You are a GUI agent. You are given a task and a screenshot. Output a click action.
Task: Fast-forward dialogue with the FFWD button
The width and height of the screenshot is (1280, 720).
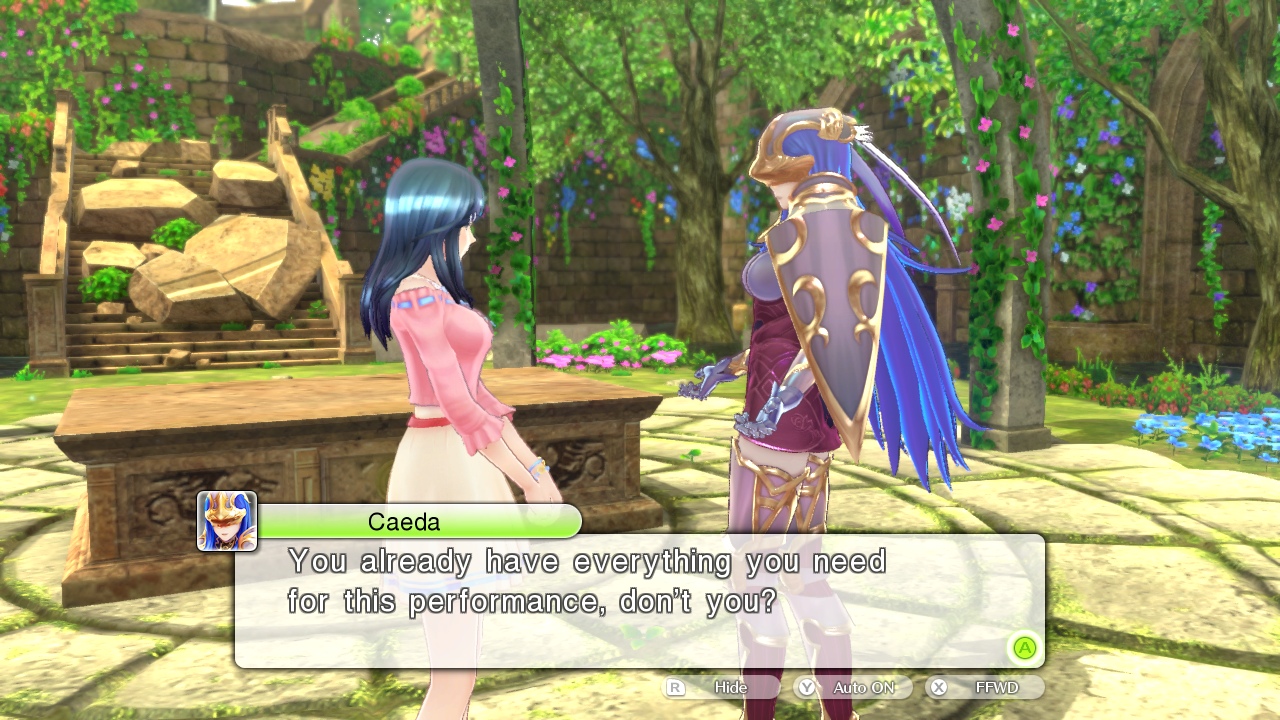pos(984,687)
